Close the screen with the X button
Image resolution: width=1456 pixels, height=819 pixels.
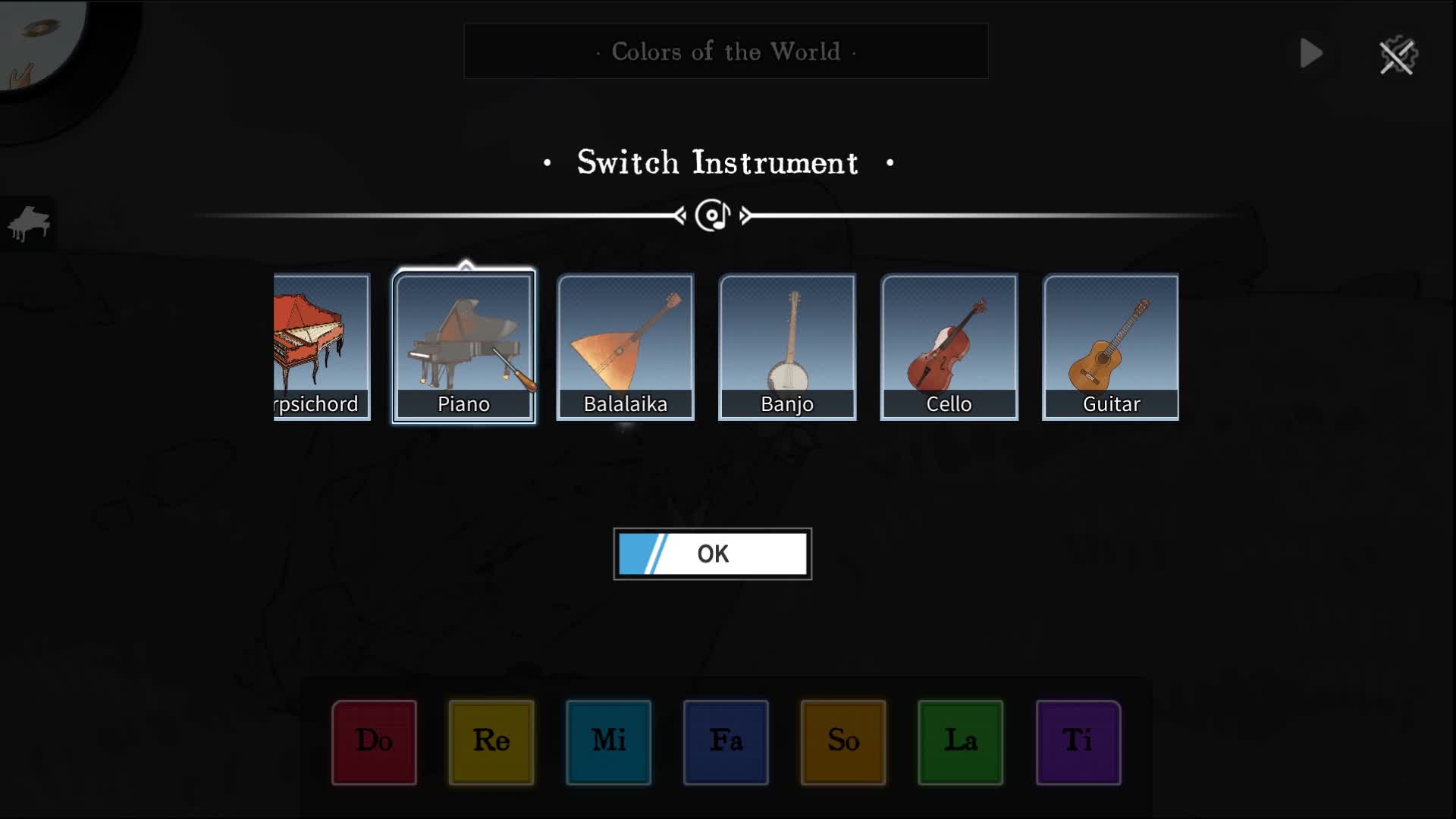point(1398,56)
